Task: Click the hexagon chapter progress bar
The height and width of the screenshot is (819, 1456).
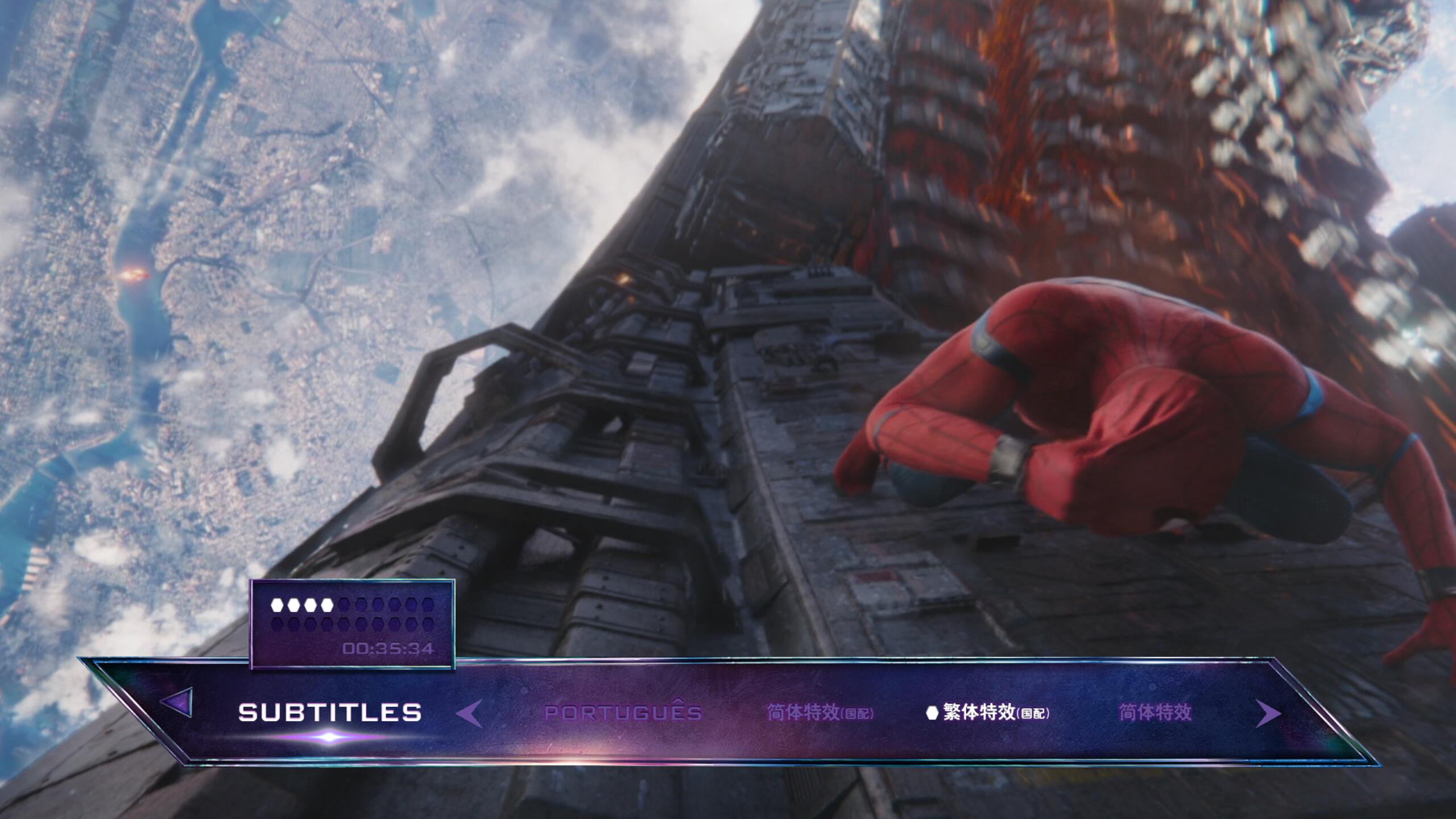Action: pos(352,614)
